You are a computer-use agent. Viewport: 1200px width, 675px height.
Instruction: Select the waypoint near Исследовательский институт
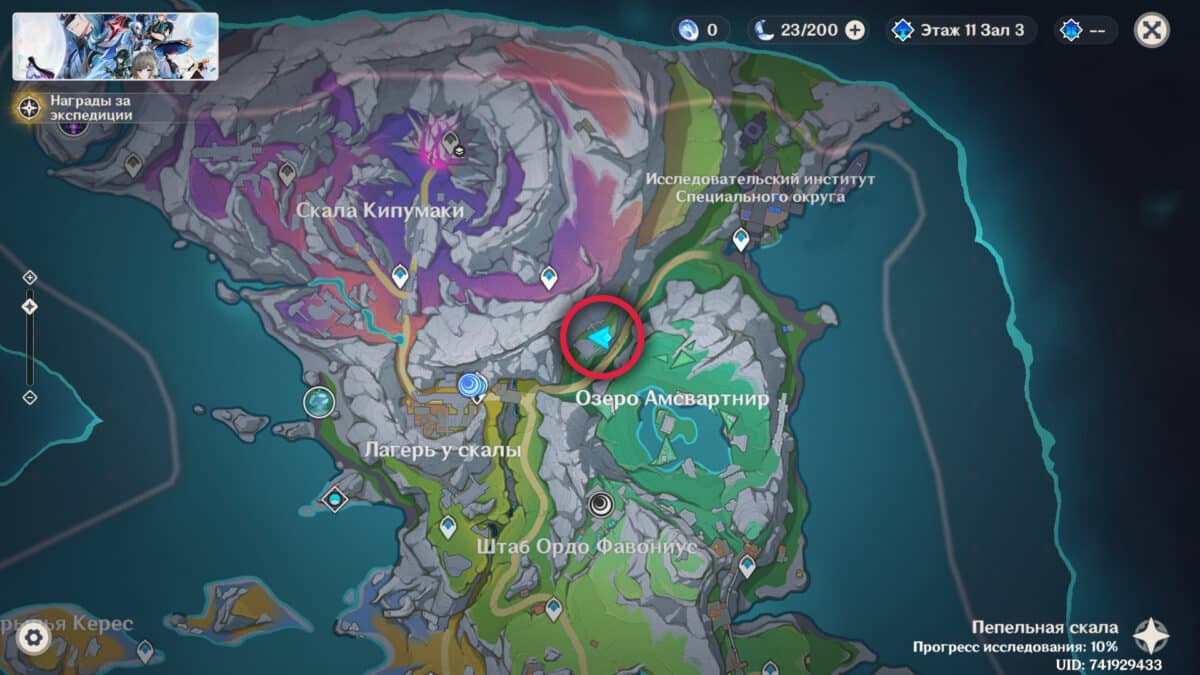click(741, 239)
